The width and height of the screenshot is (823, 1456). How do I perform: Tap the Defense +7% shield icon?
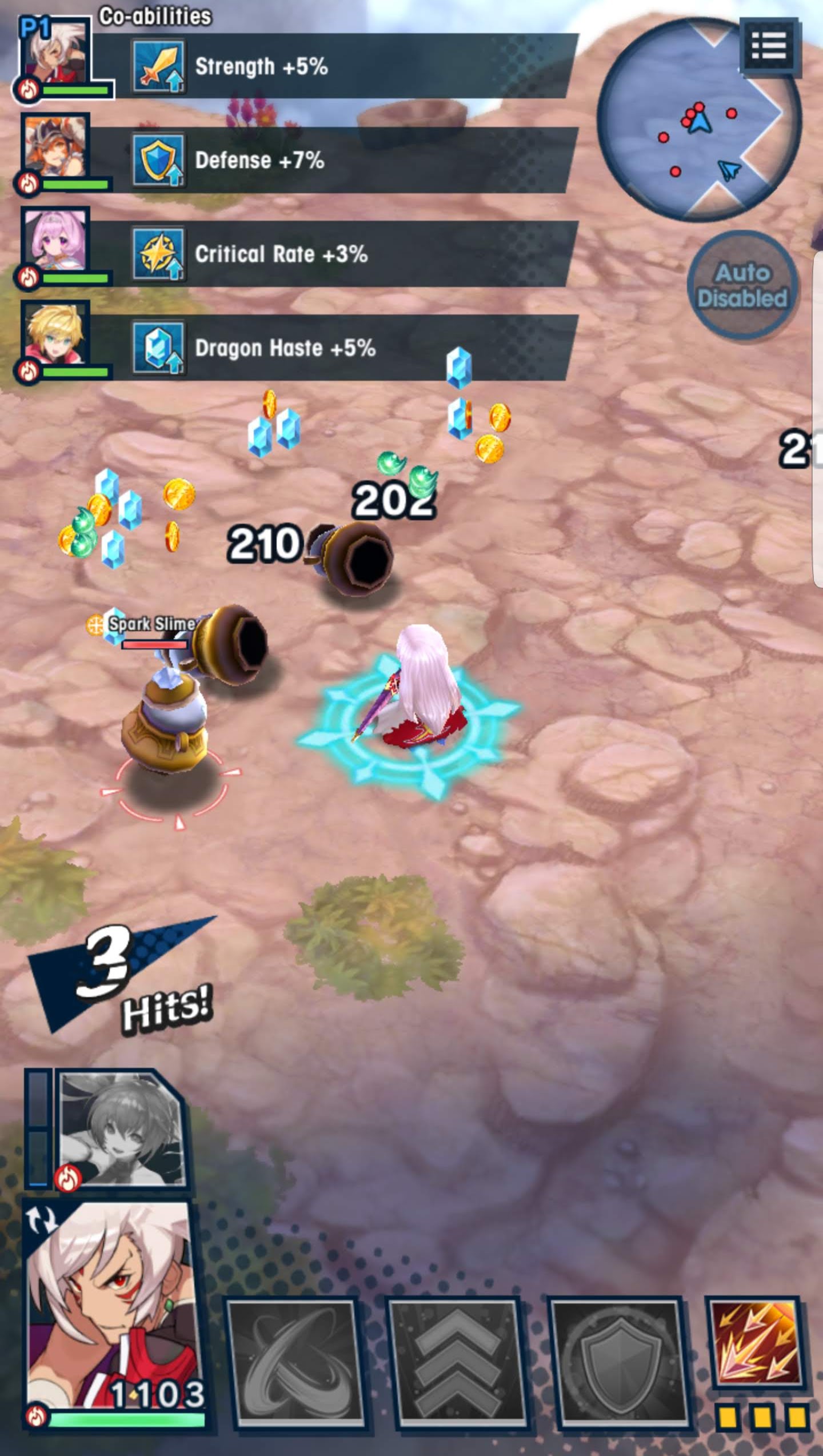[158, 161]
